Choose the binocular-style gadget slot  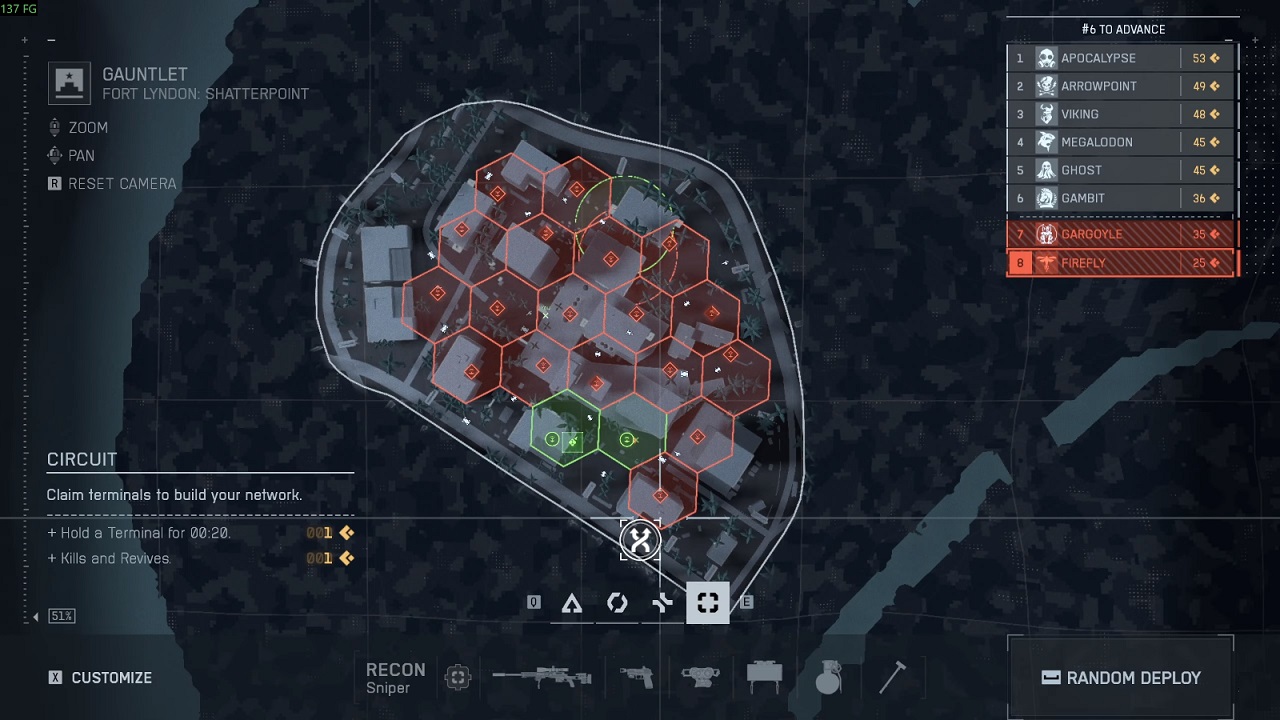click(x=700, y=677)
